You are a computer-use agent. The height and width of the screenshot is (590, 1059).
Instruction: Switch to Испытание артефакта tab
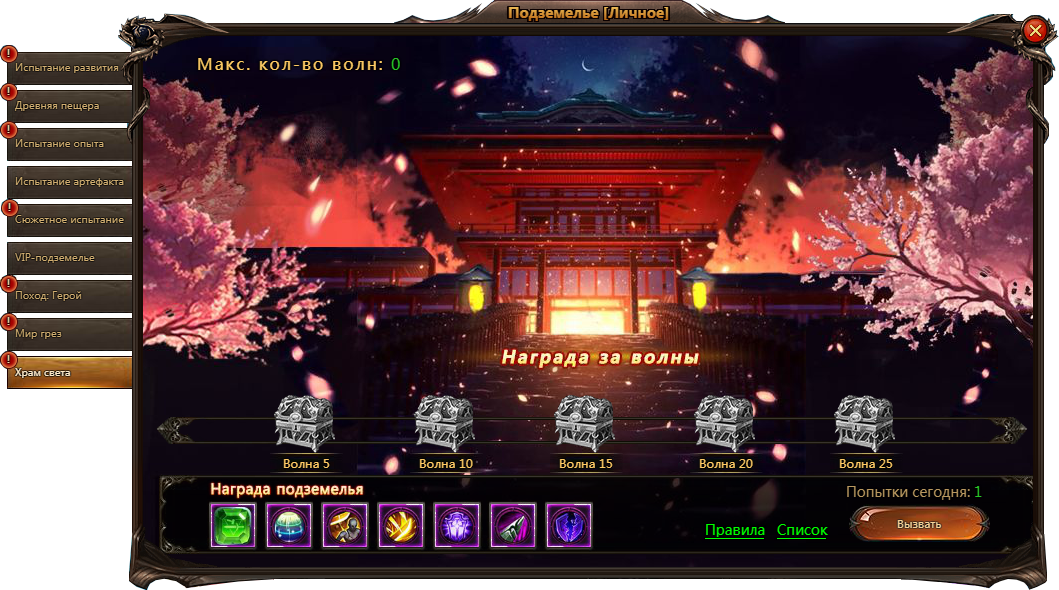click(69, 182)
